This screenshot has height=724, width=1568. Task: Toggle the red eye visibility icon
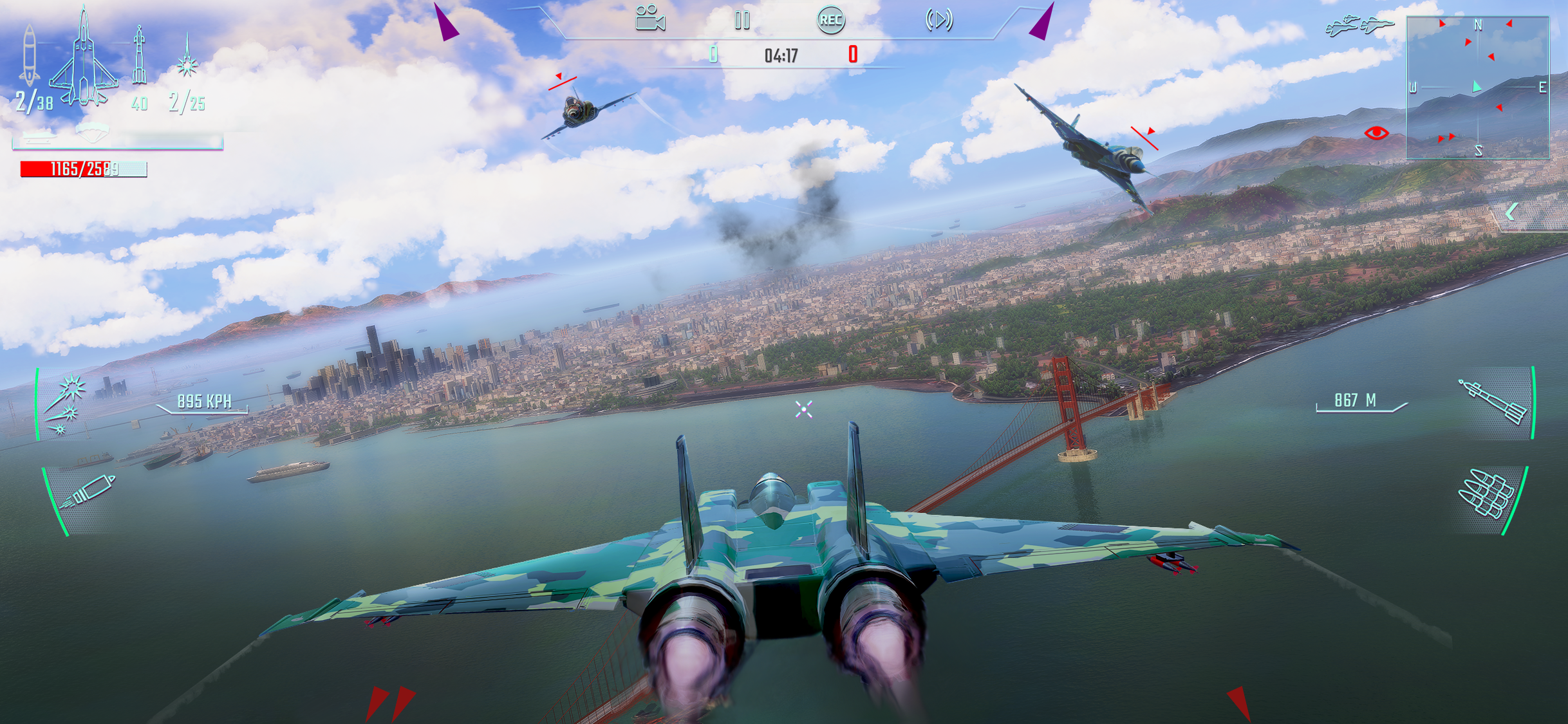1376,133
